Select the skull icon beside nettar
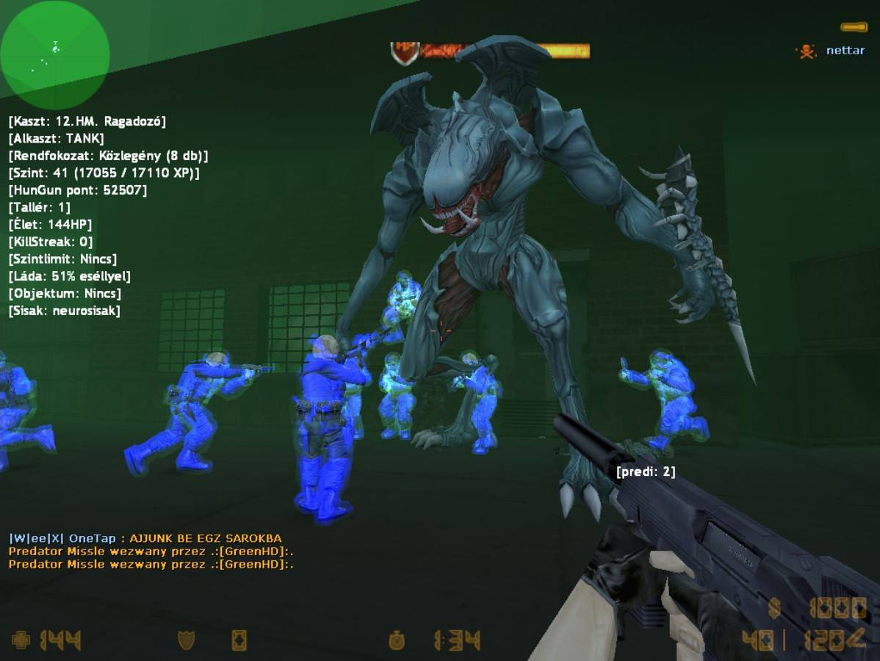This screenshot has width=880, height=661. point(806,51)
